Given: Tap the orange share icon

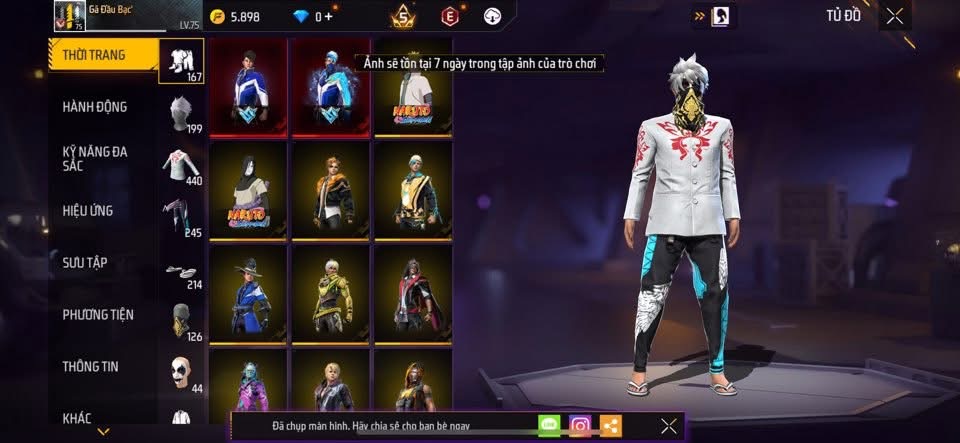Looking at the screenshot, I should (x=611, y=426).
